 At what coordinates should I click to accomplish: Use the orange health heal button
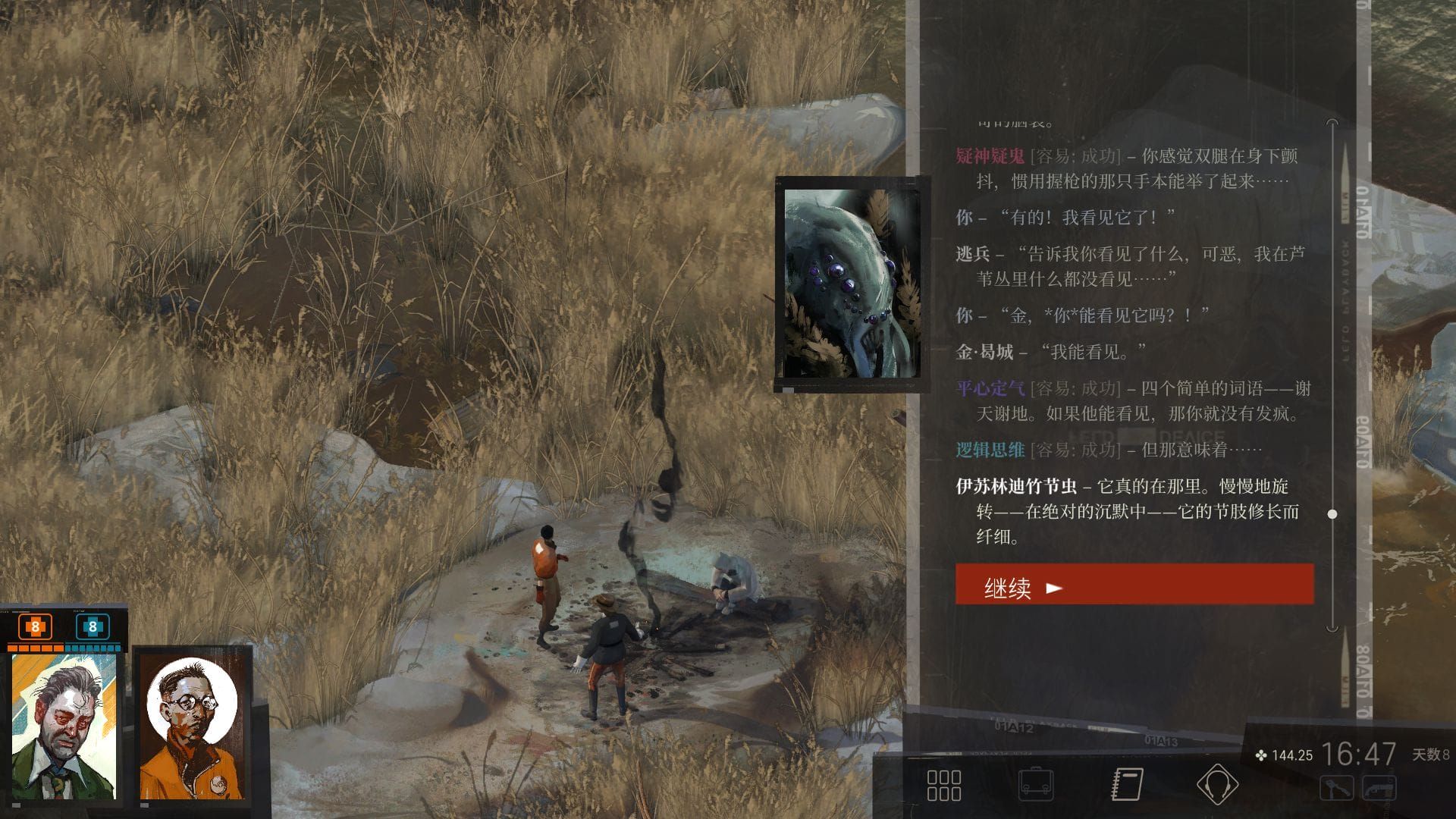coord(35,627)
